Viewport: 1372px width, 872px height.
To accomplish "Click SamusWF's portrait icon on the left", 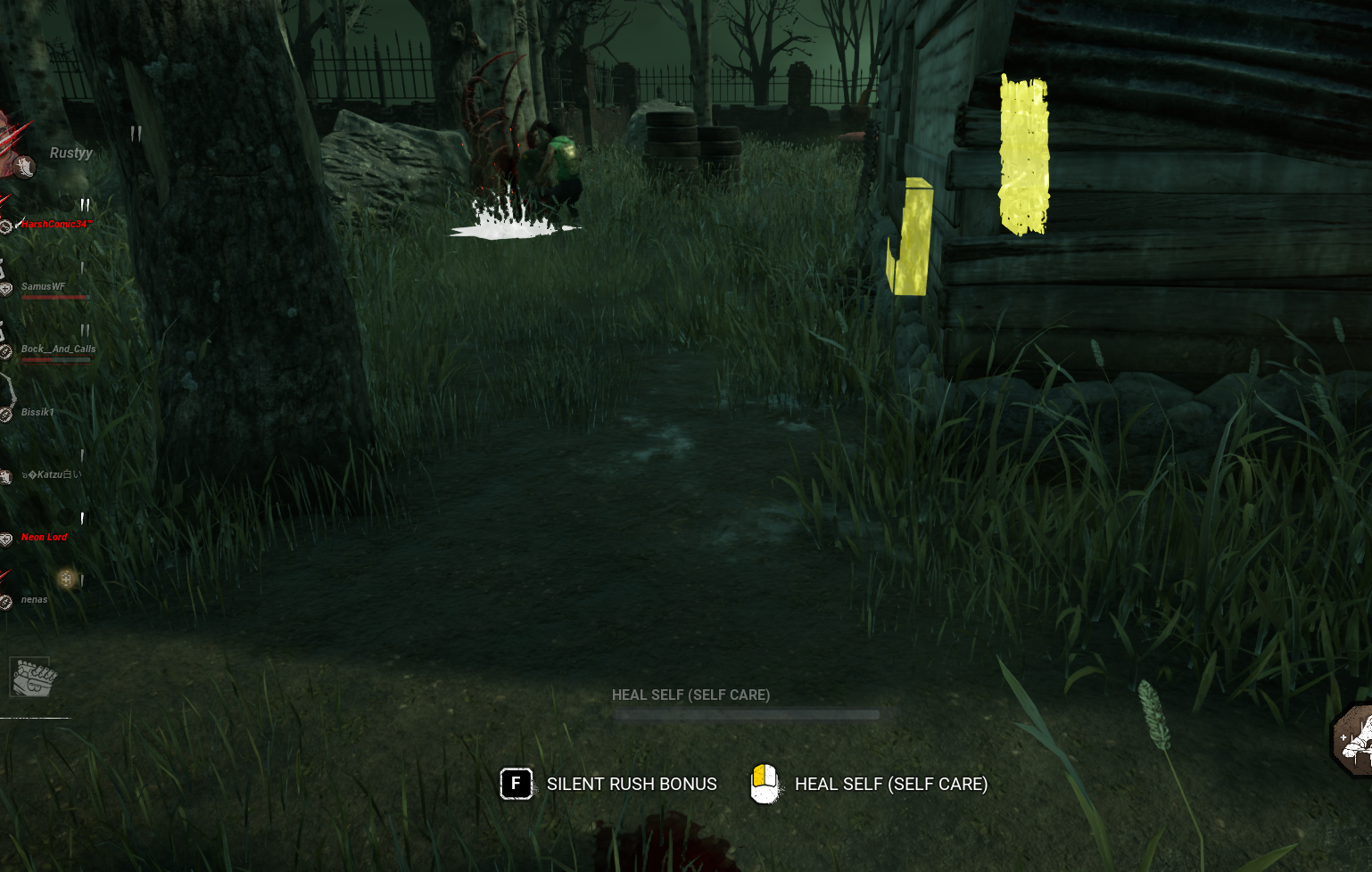I will (7, 287).
